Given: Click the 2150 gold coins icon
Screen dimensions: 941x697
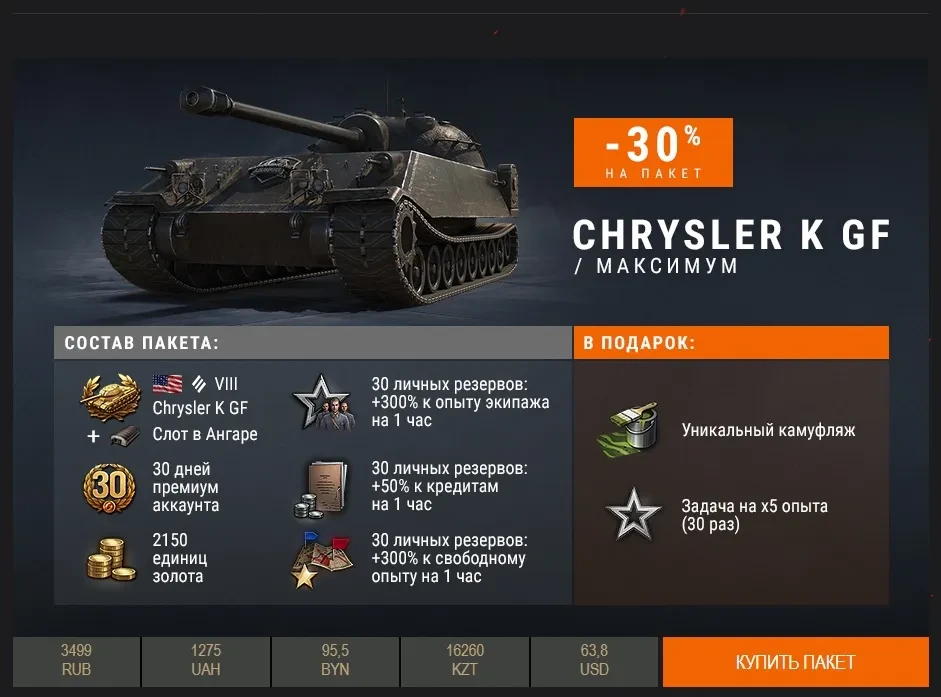Looking at the screenshot, I should [108, 558].
